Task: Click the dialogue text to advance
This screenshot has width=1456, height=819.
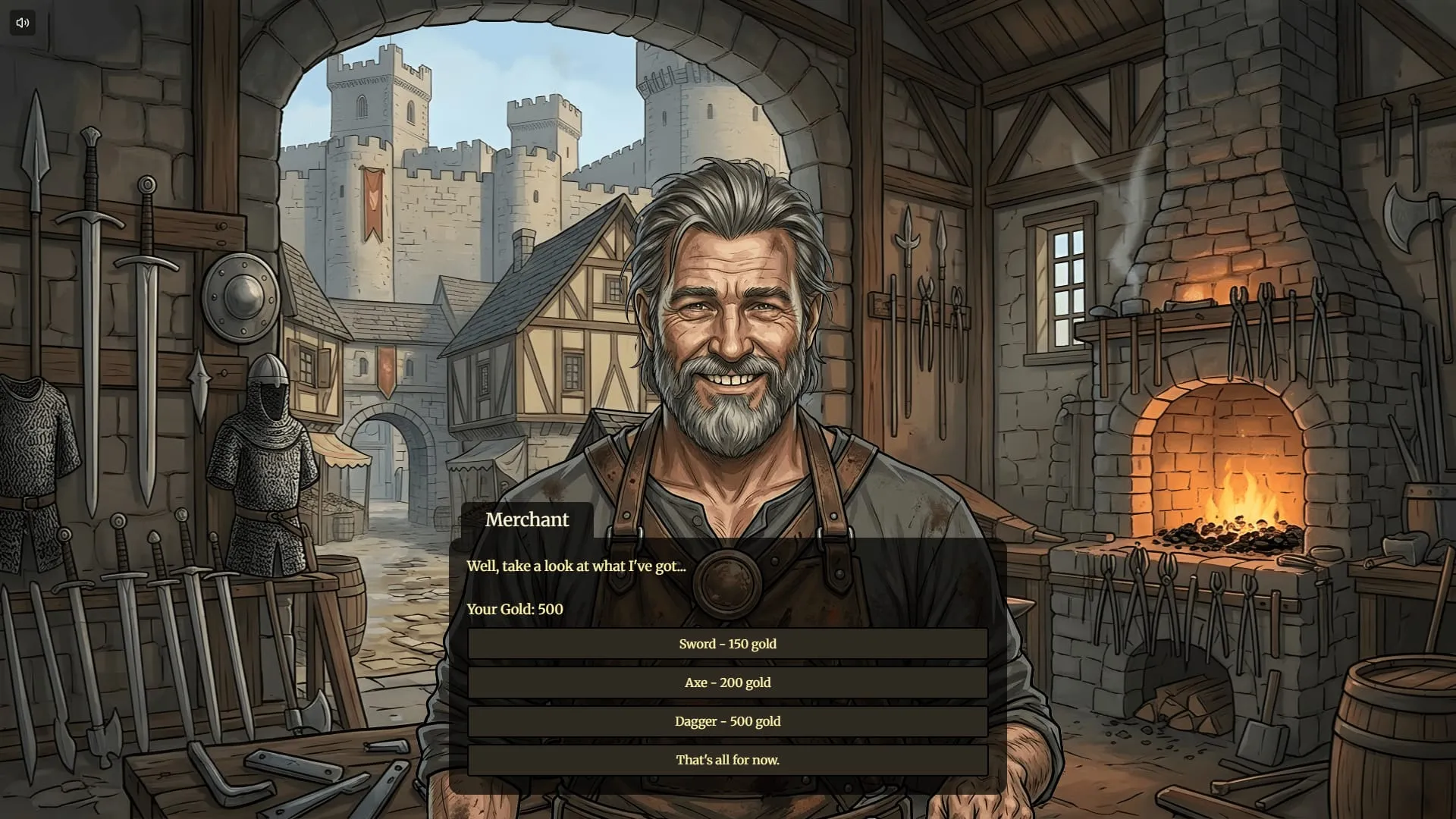Action: point(575,565)
